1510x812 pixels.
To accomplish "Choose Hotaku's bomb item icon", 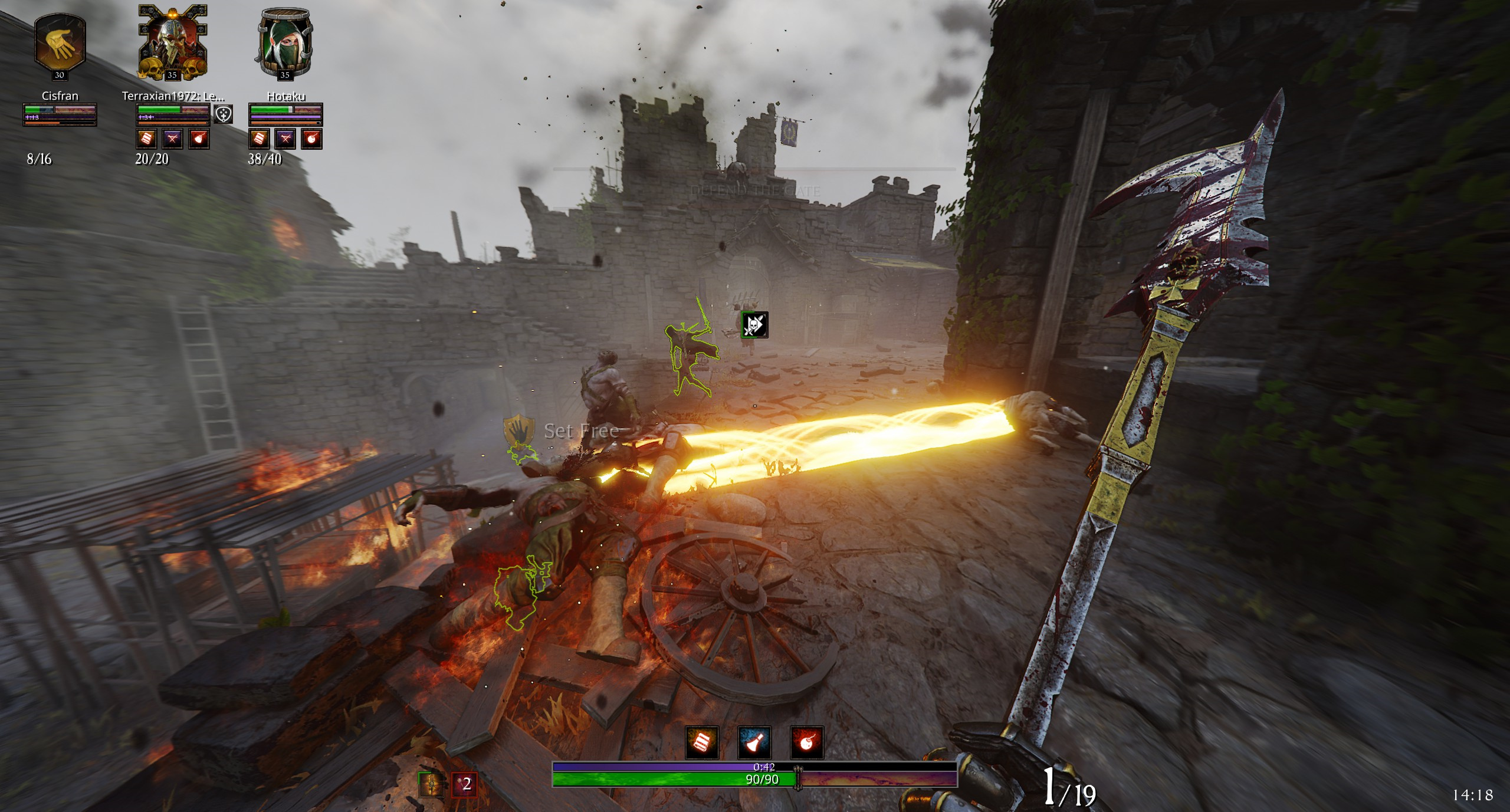I will [311, 139].
